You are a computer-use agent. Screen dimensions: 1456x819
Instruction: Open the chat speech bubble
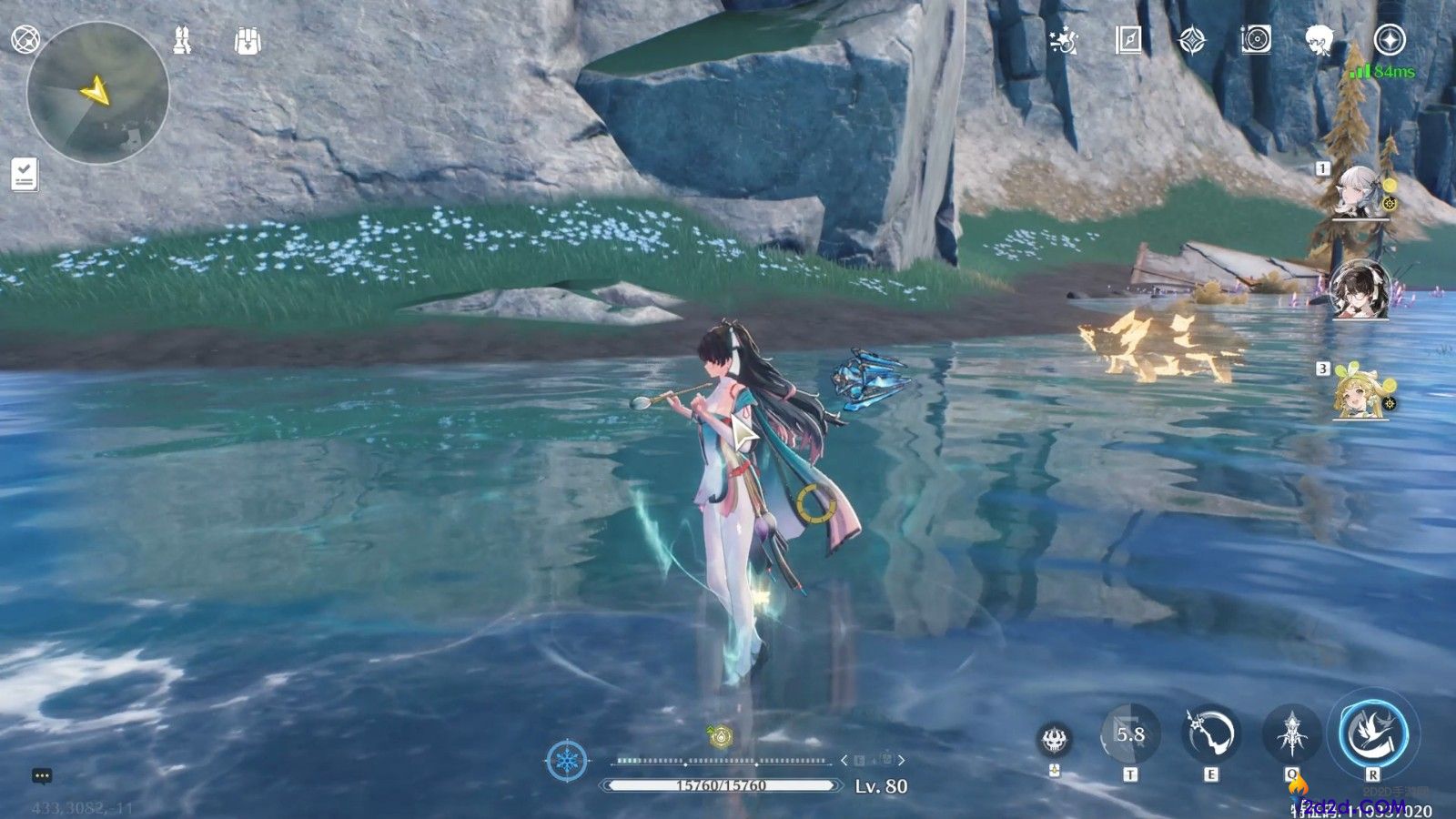click(x=42, y=776)
